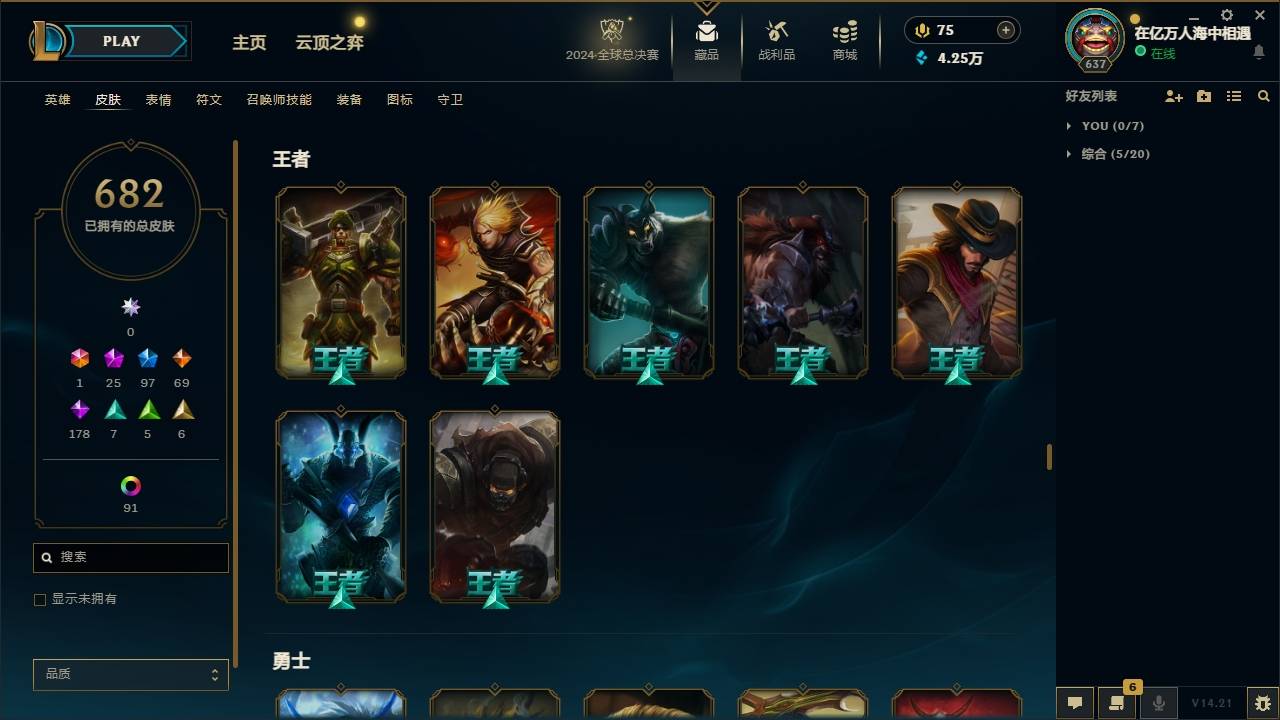Expand the 综合 (5/20) friend group
The image size is (1280, 720).
tap(1108, 154)
